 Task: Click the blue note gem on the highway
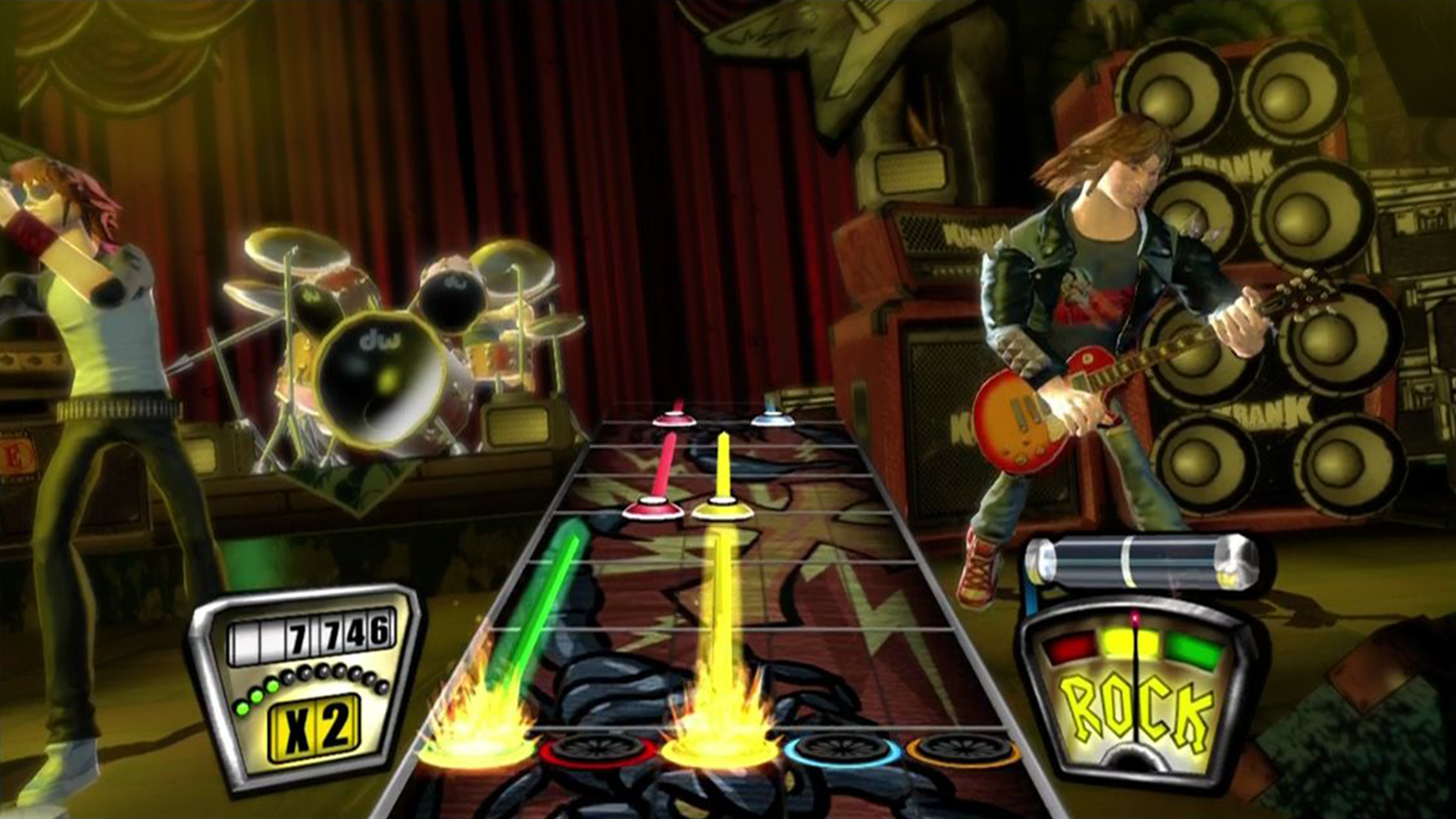(x=773, y=419)
